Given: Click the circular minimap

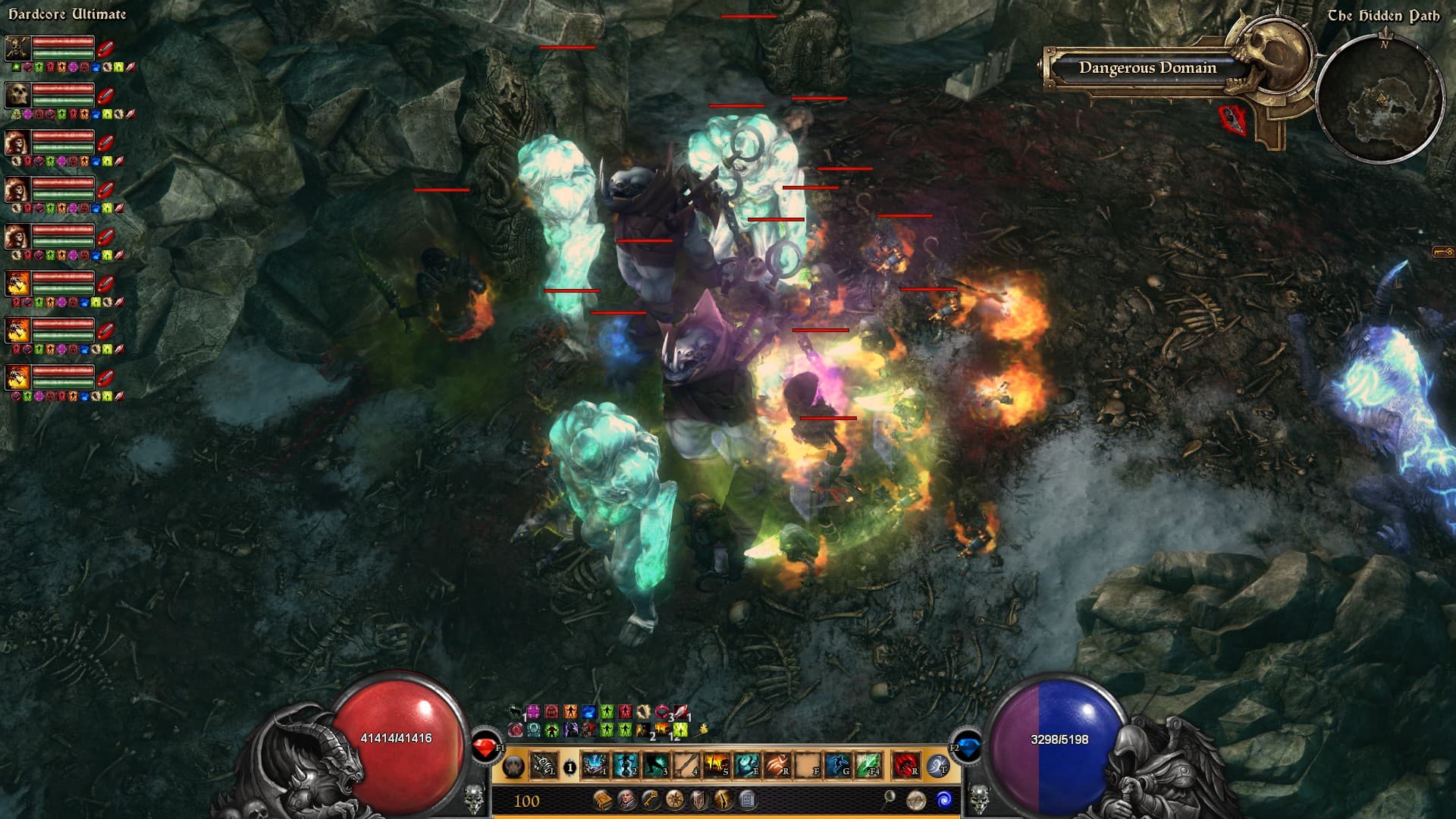Looking at the screenshot, I should tap(1380, 99).
